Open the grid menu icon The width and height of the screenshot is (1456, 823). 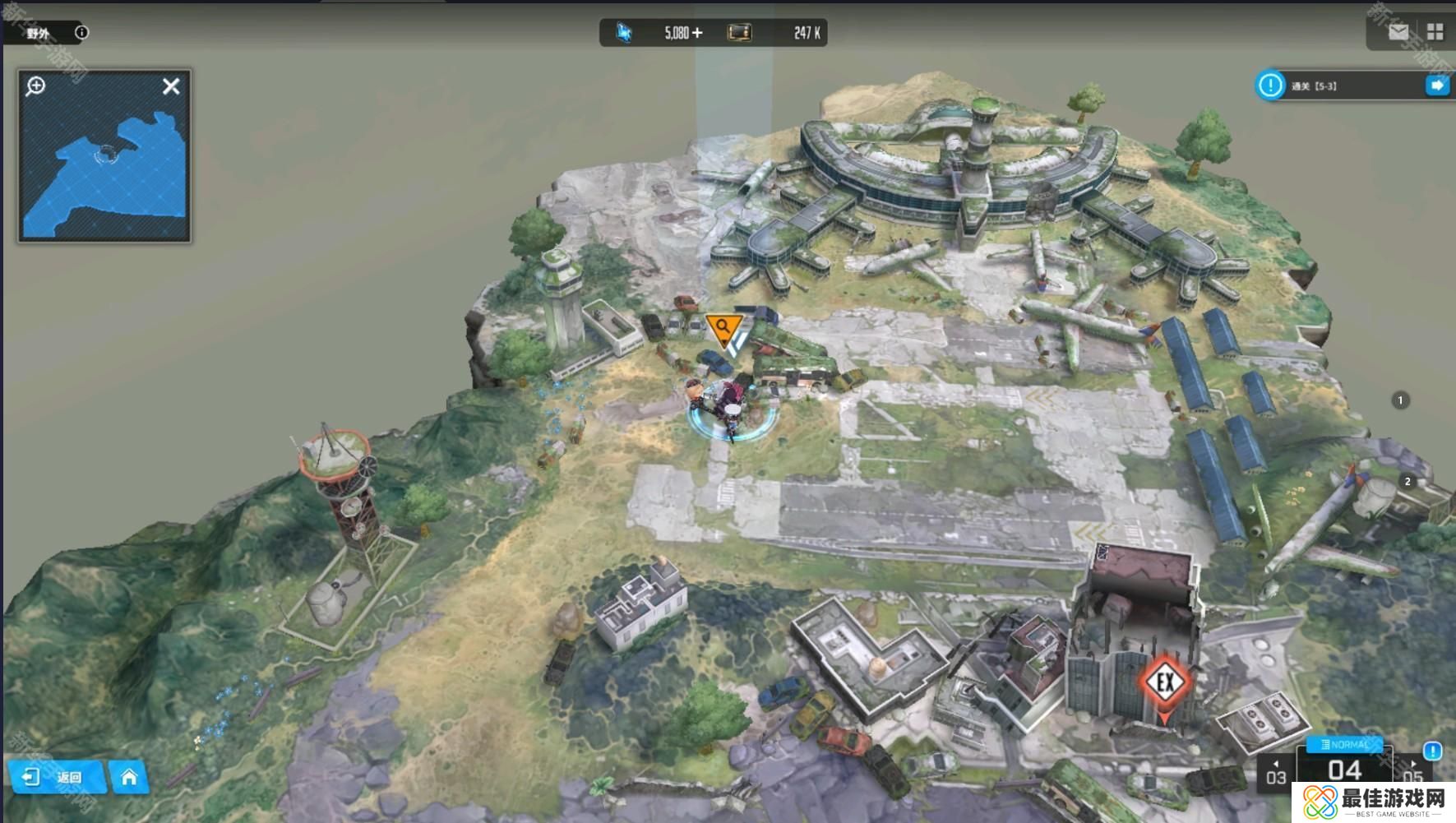point(1435,32)
